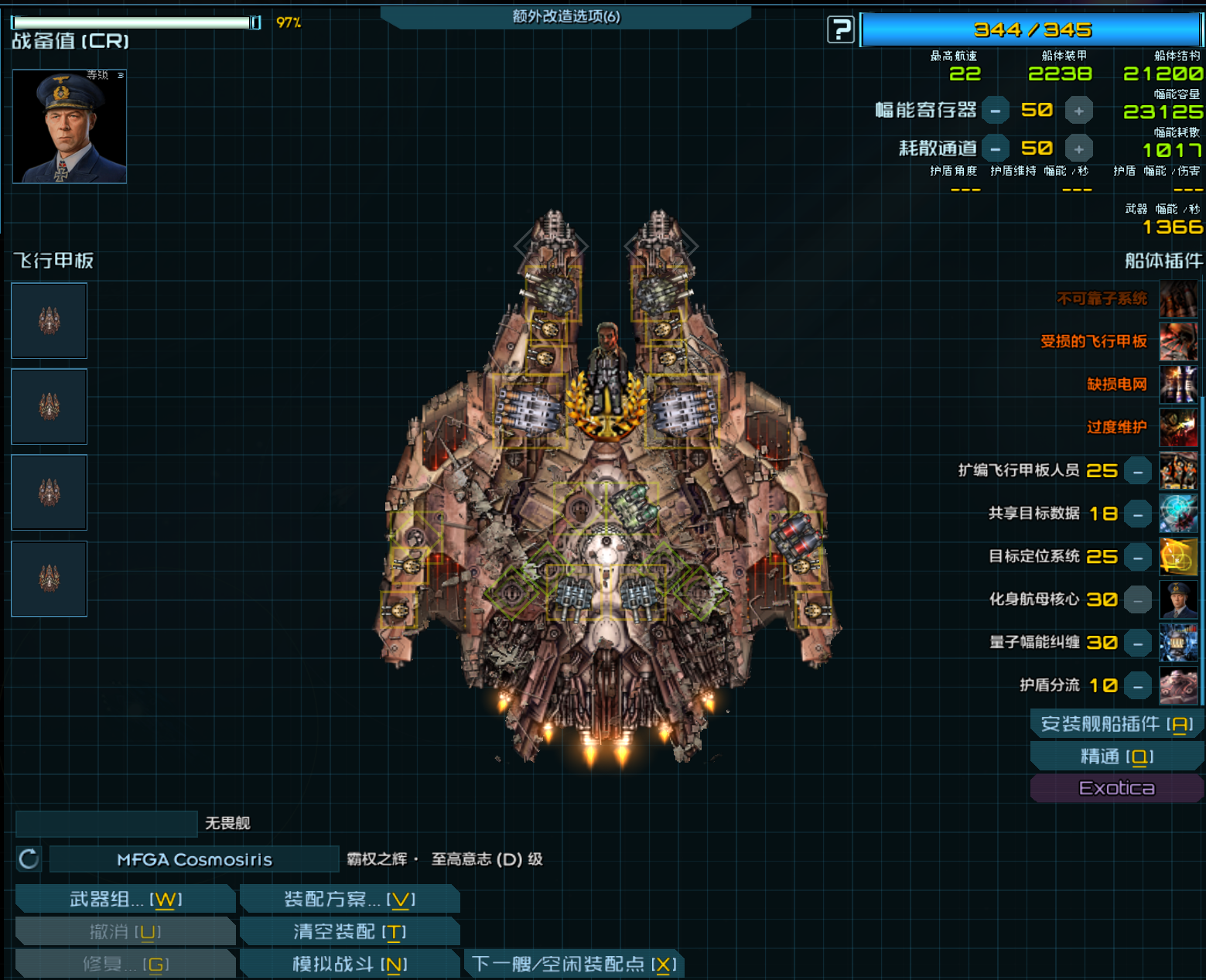Click the 受损的飞行甲板 hullmod icon
This screenshot has width=1206, height=980.
[1177, 342]
